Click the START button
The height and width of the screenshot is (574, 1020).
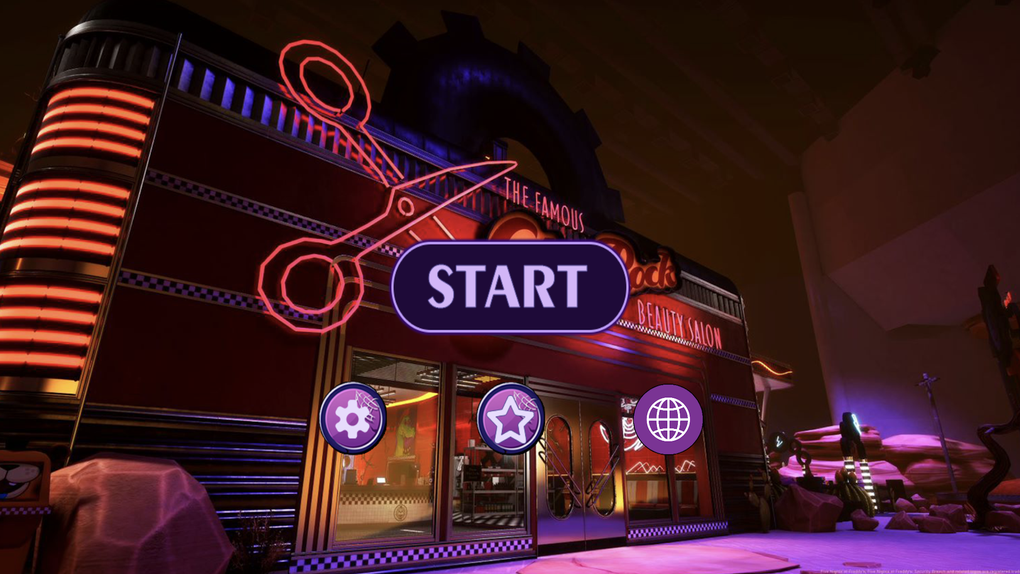pyautogui.click(x=509, y=286)
